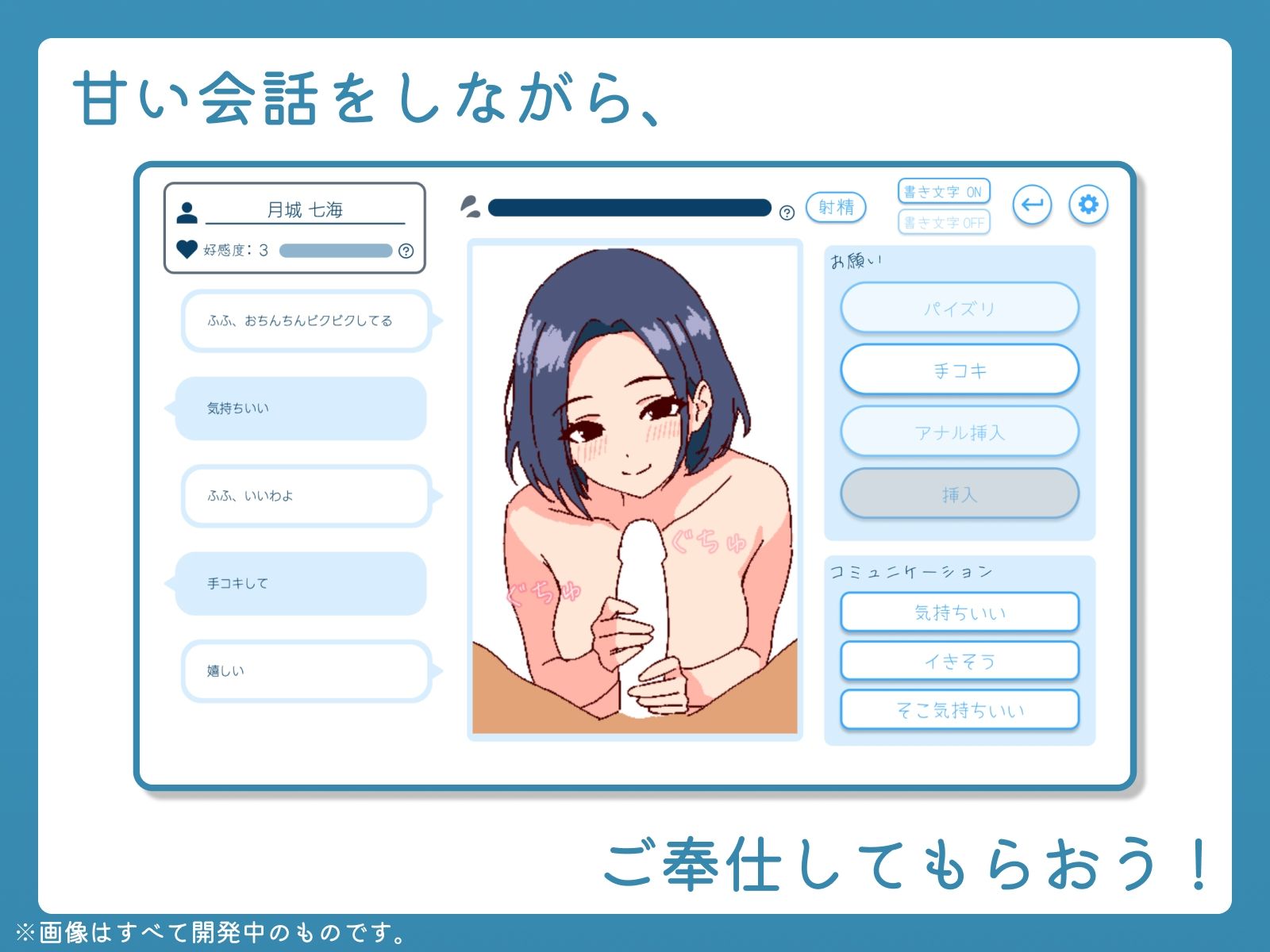Click the splash droplet icon by the gauge
Screen dimensions: 1270x952
tap(471, 205)
